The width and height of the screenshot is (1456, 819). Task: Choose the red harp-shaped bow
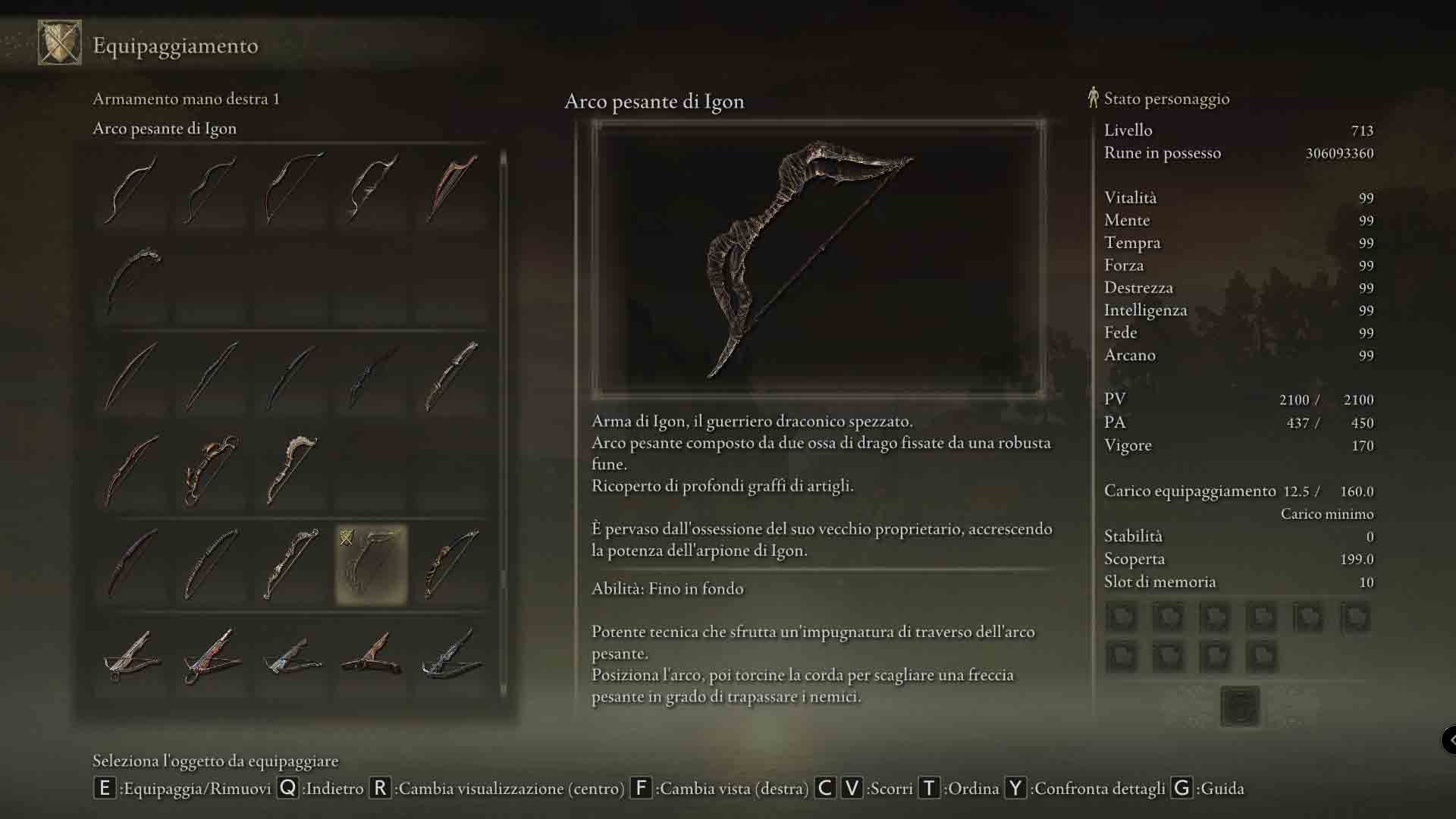[x=451, y=188]
